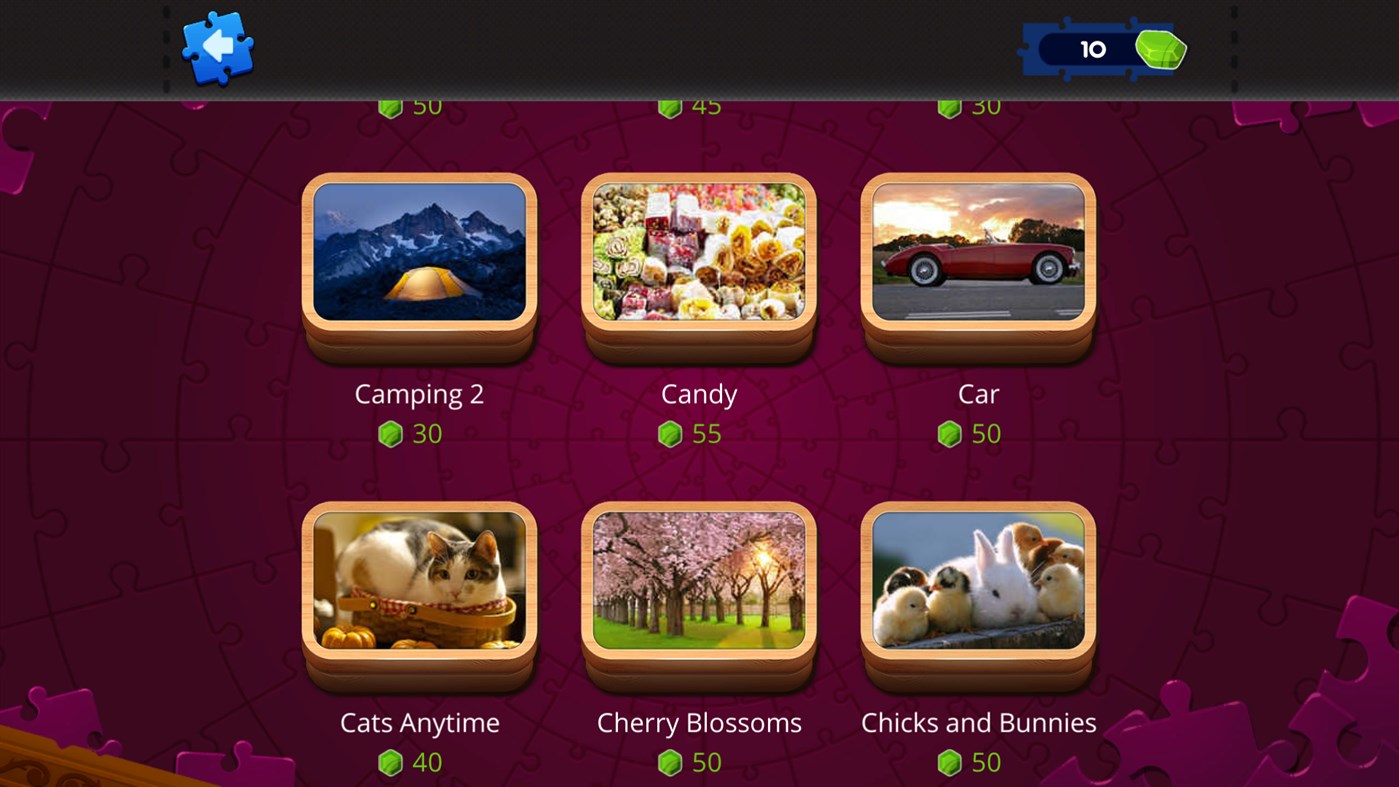Select the 55 gem price for Candy

[706, 433]
